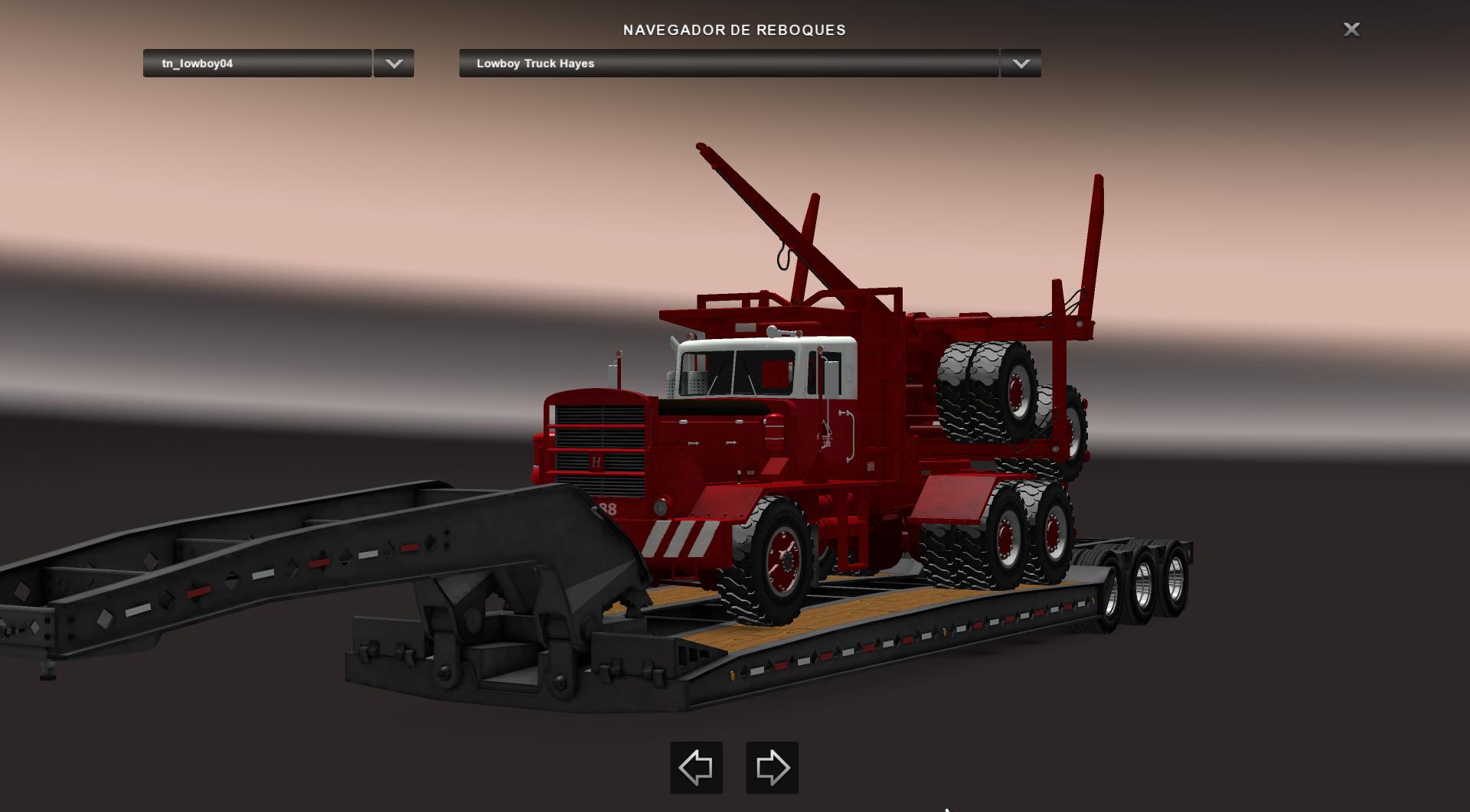
Task: Open the tn_lowboy04 trailer dropdown
Action: click(x=257, y=64)
